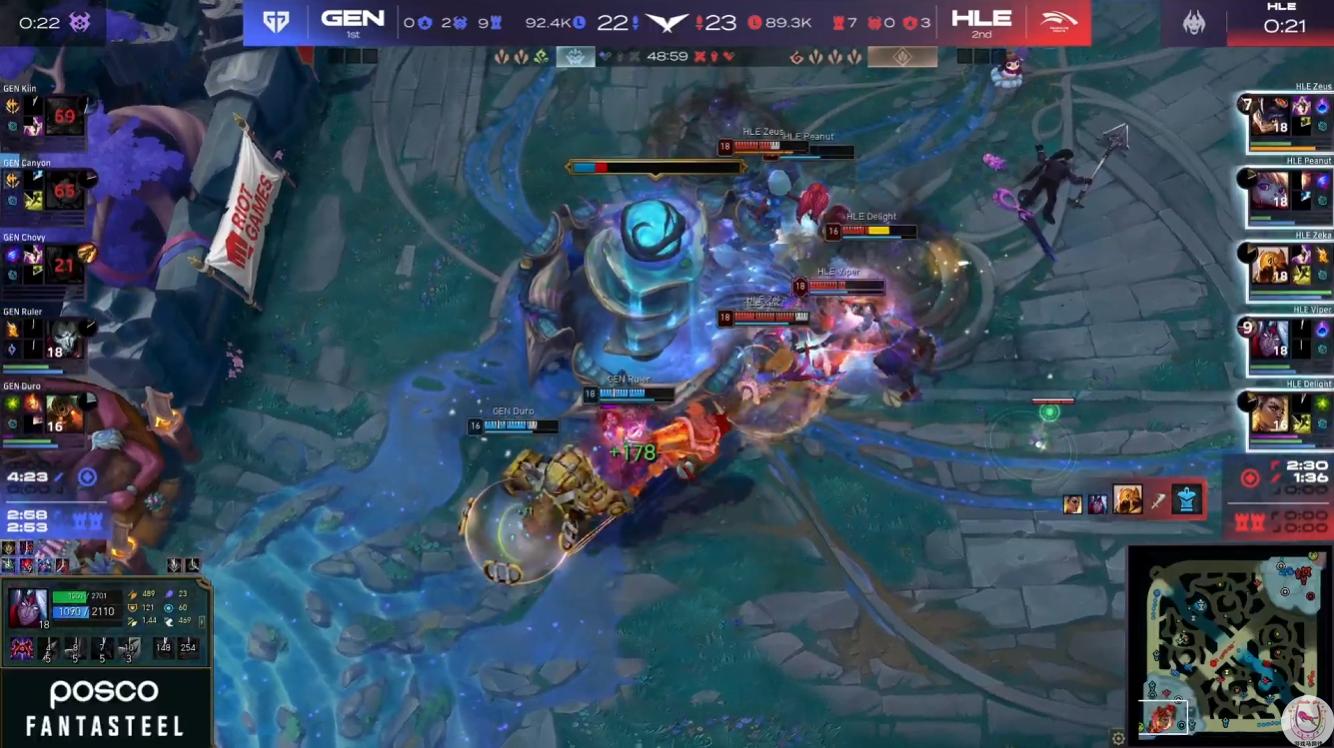
Task: Click the HLE team logo on scoreboard
Action: 1058,22
